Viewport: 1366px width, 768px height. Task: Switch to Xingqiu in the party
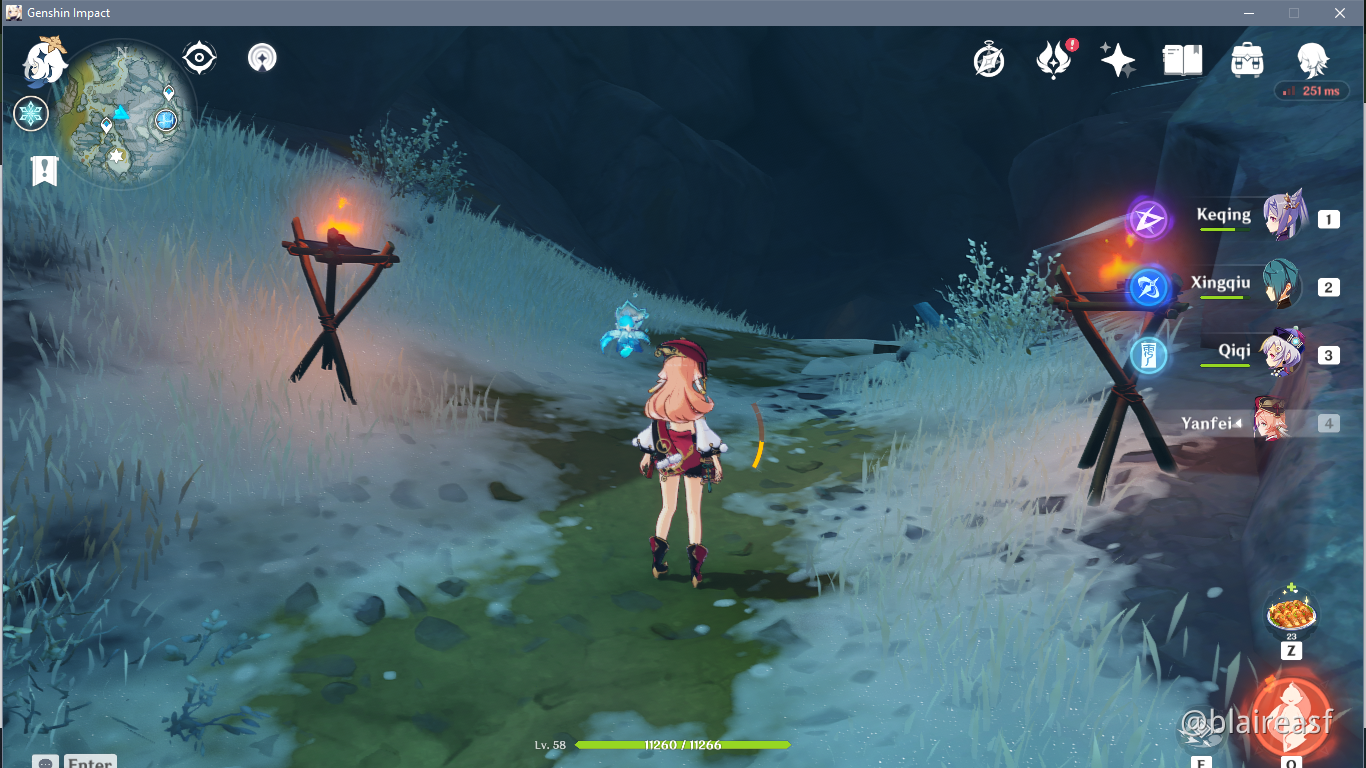[1282, 286]
